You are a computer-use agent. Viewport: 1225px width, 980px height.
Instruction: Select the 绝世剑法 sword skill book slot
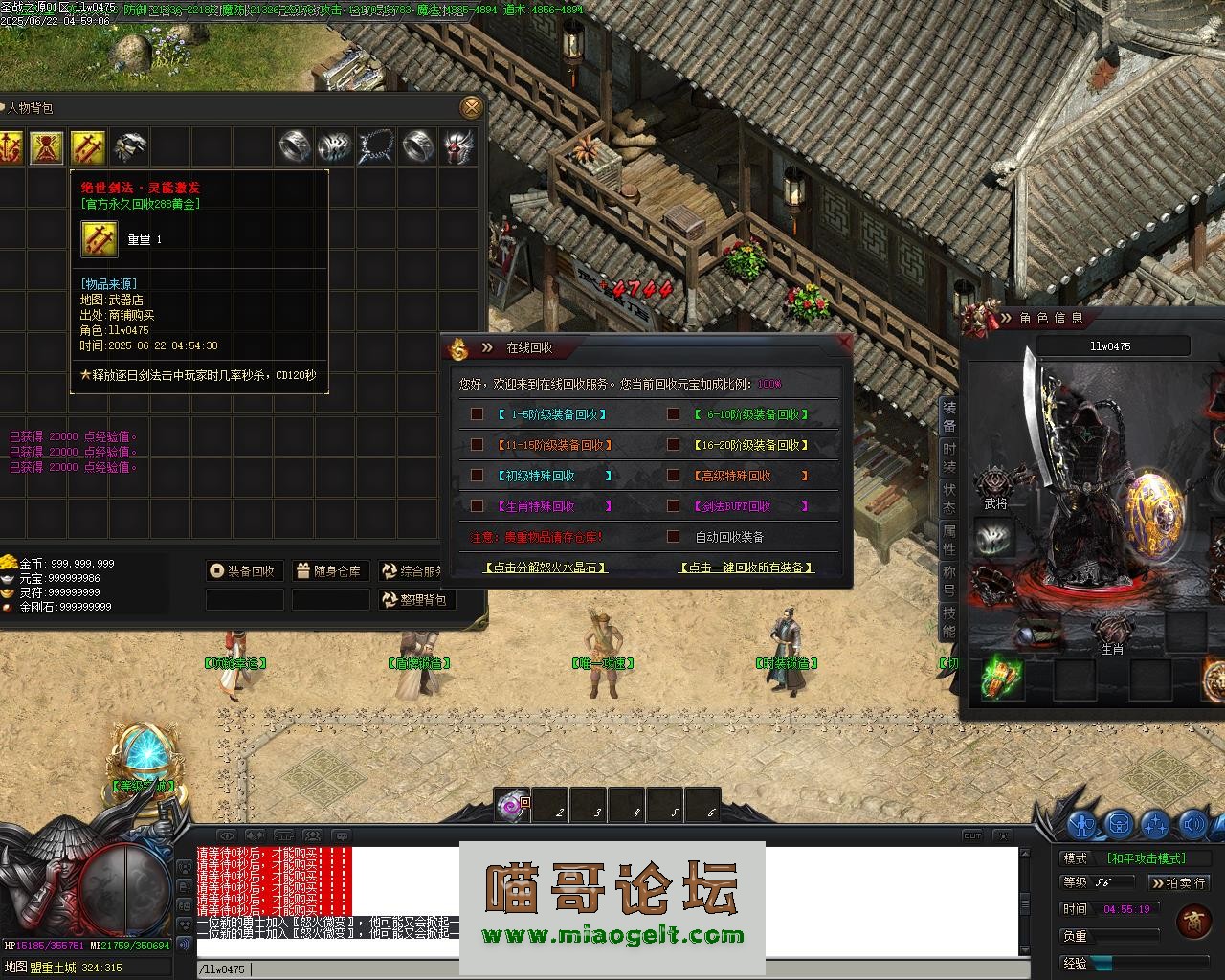(88, 147)
